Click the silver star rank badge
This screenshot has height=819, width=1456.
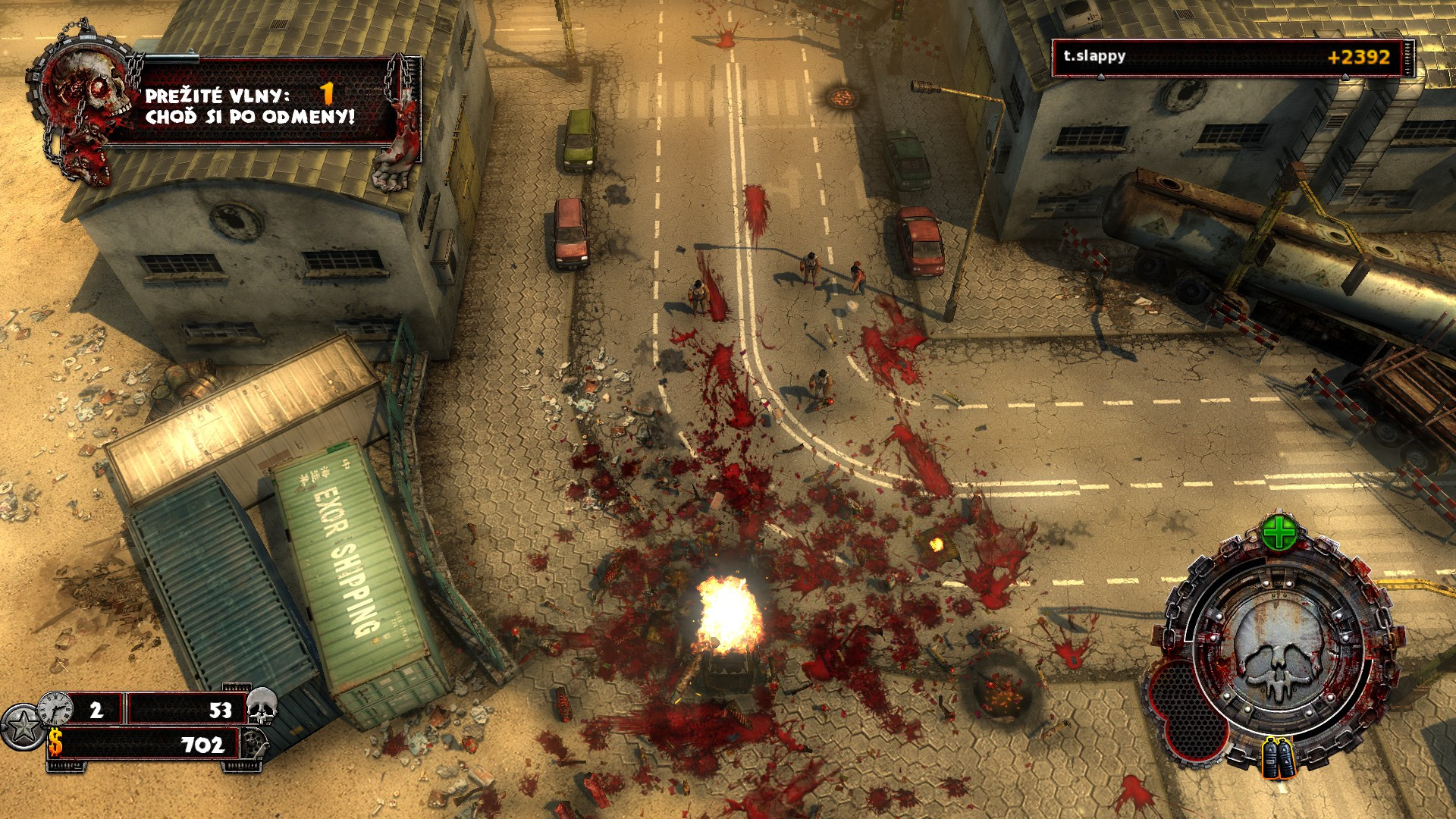pyautogui.click(x=22, y=726)
